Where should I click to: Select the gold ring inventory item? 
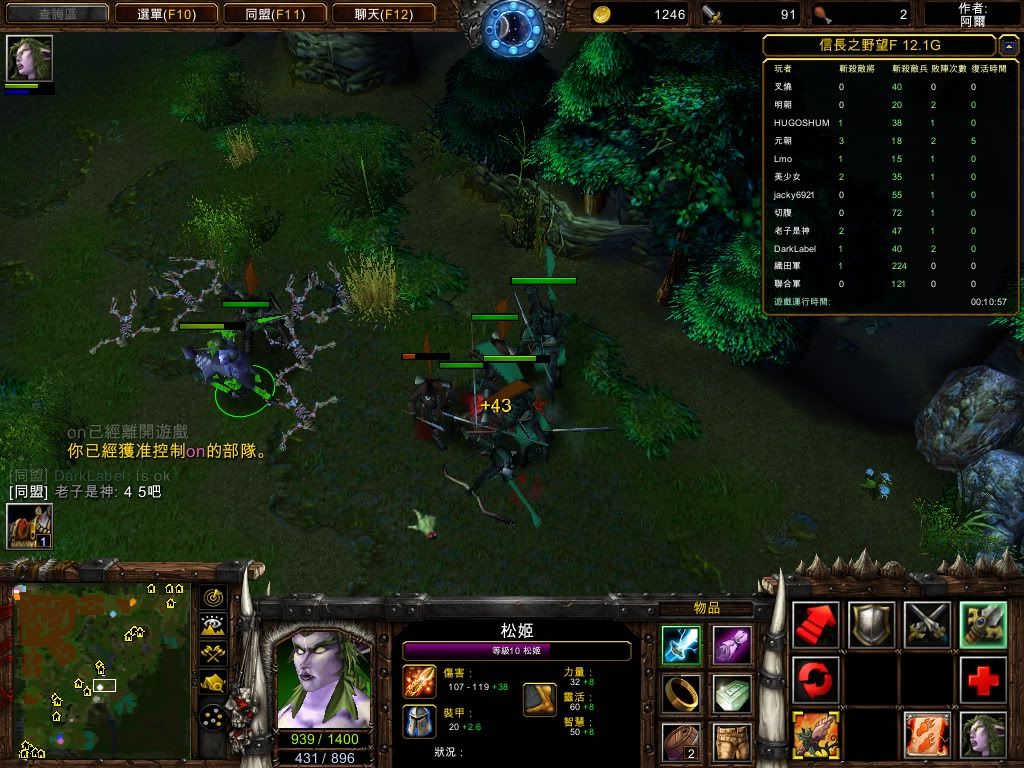[x=681, y=693]
